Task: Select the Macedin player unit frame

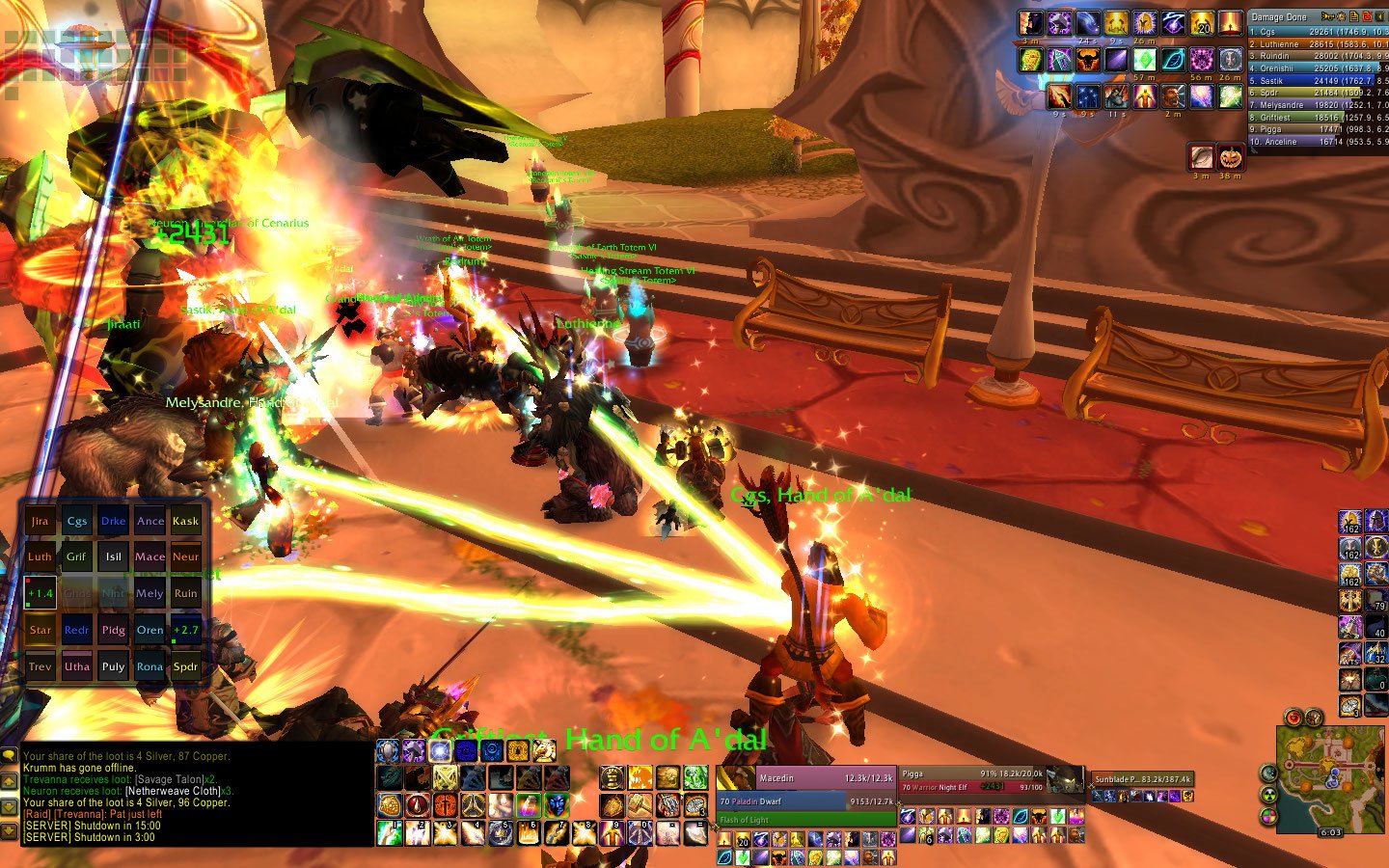Action: (x=805, y=778)
